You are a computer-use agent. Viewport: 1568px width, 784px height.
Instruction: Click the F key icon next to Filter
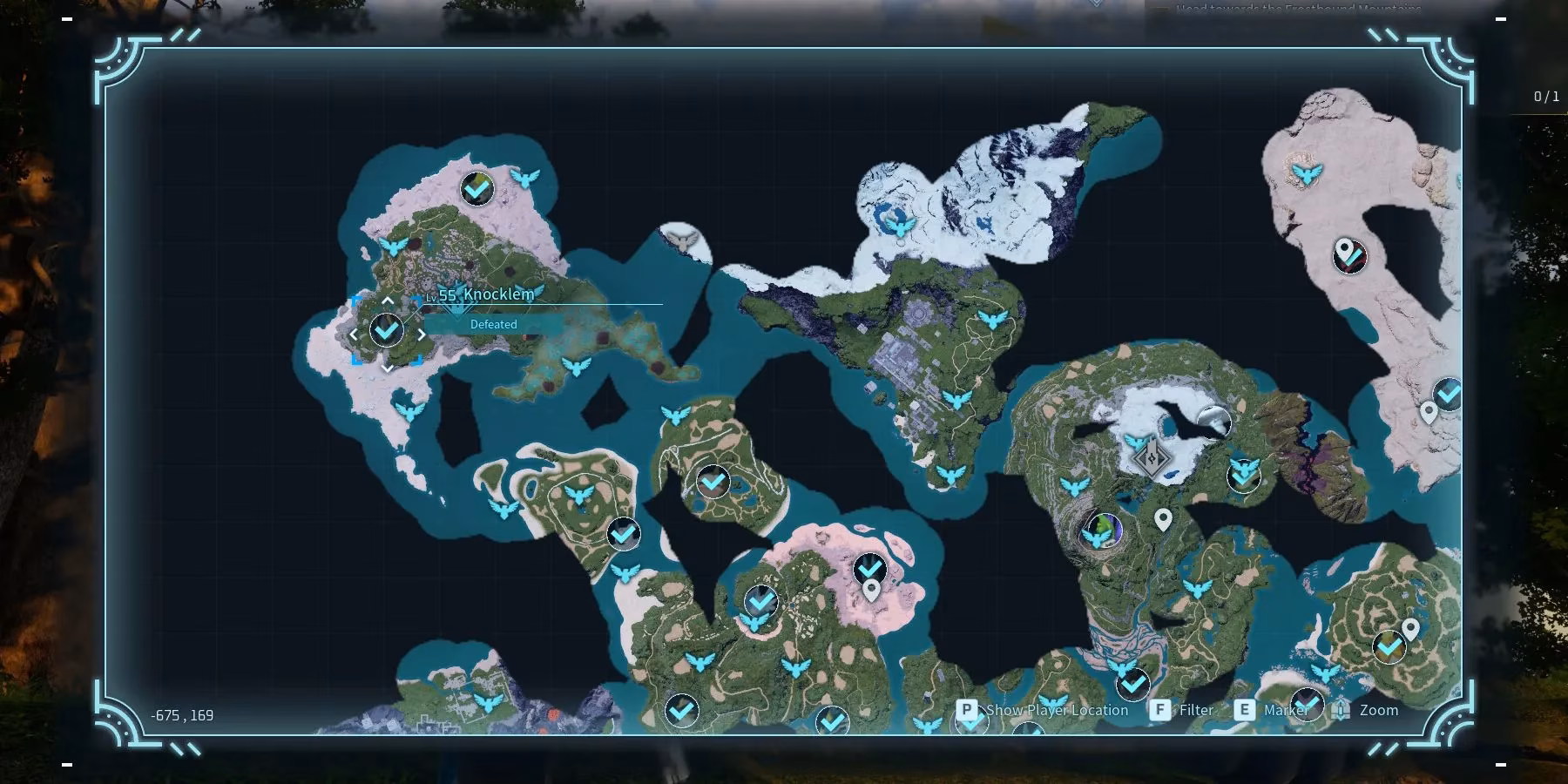click(x=1161, y=710)
